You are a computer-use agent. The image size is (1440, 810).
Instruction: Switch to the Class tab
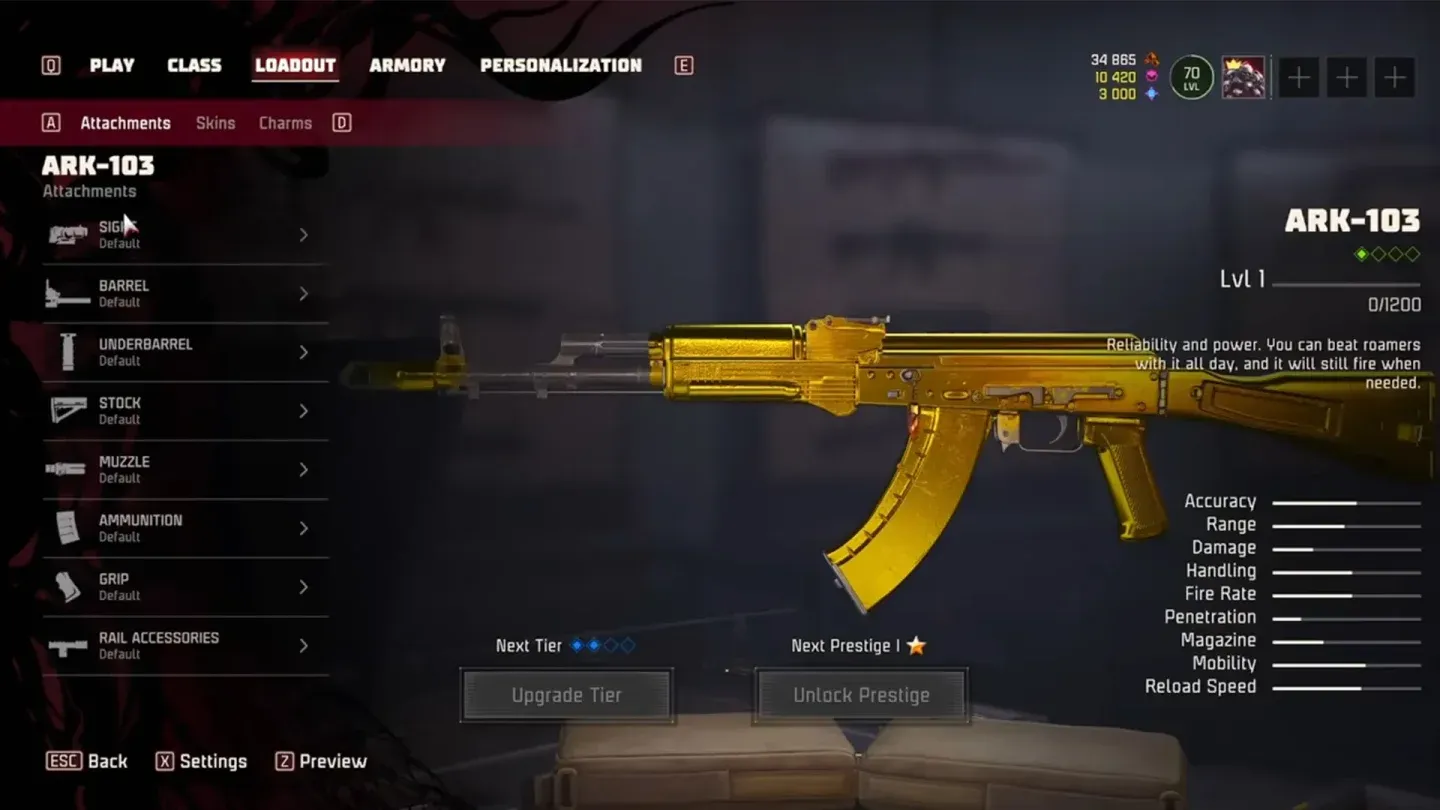pyautogui.click(x=194, y=65)
